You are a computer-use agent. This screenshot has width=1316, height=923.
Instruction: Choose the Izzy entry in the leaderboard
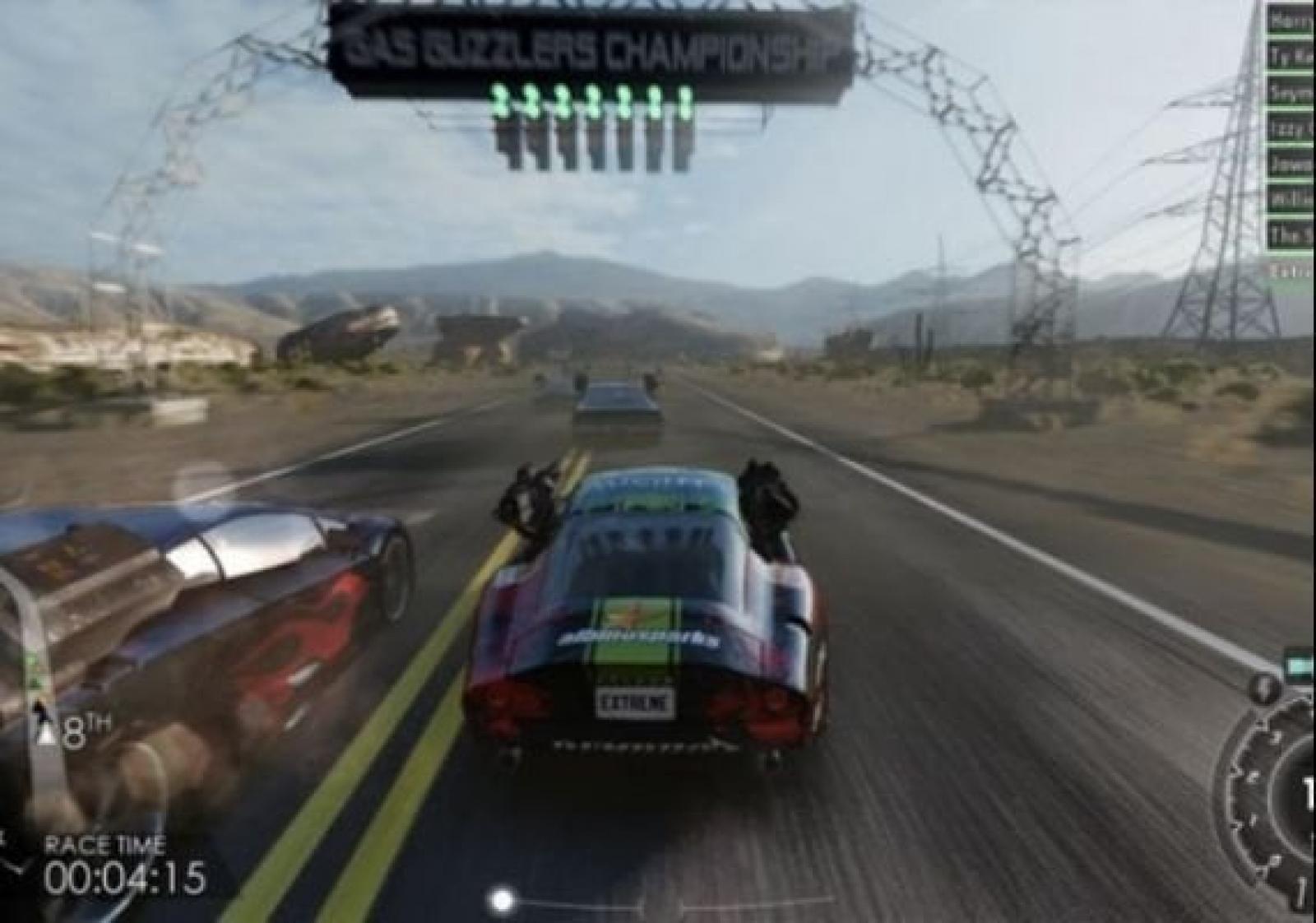click(x=1291, y=128)
